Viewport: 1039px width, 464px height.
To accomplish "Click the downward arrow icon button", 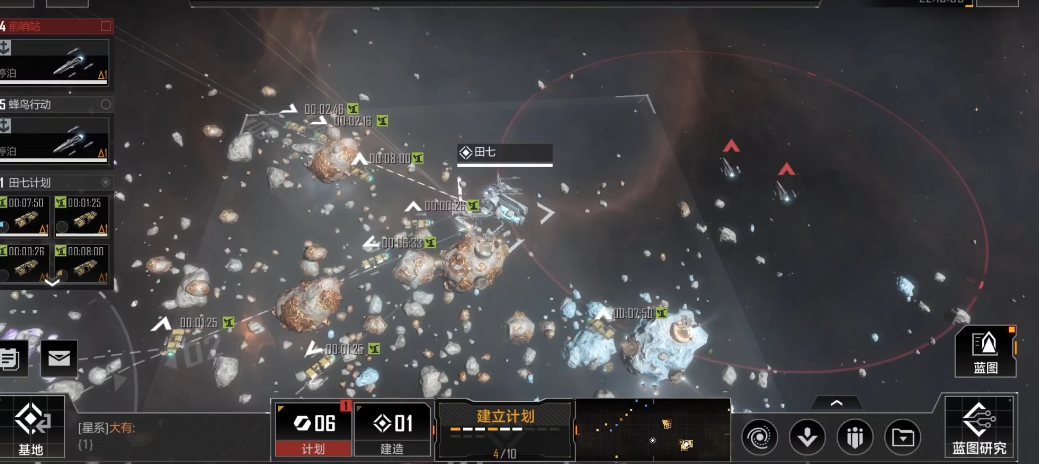I will 807,436.
